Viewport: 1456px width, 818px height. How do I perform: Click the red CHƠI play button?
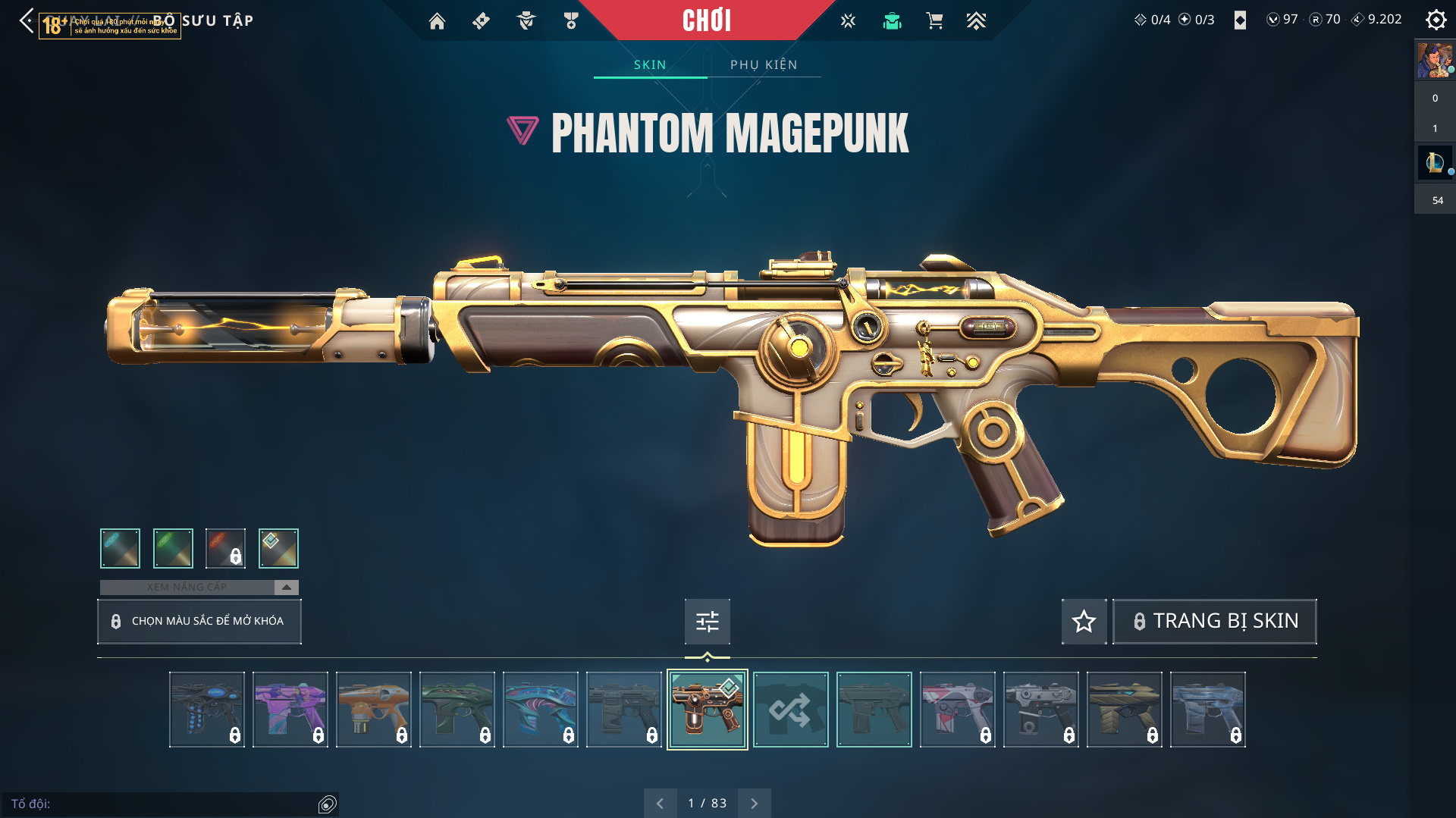pos(706,20)
